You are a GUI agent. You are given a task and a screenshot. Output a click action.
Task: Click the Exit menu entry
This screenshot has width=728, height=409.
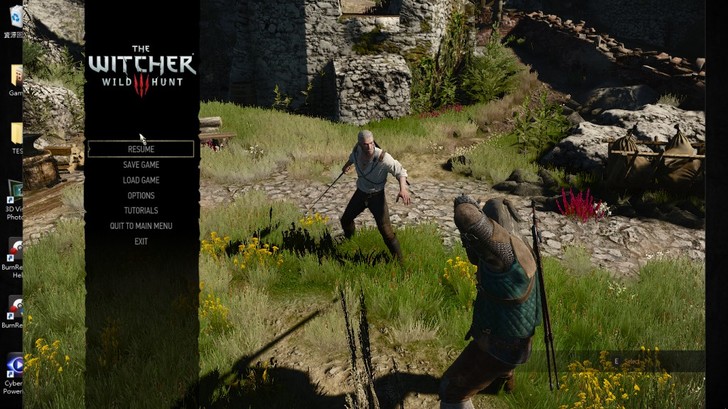point(141,241)
